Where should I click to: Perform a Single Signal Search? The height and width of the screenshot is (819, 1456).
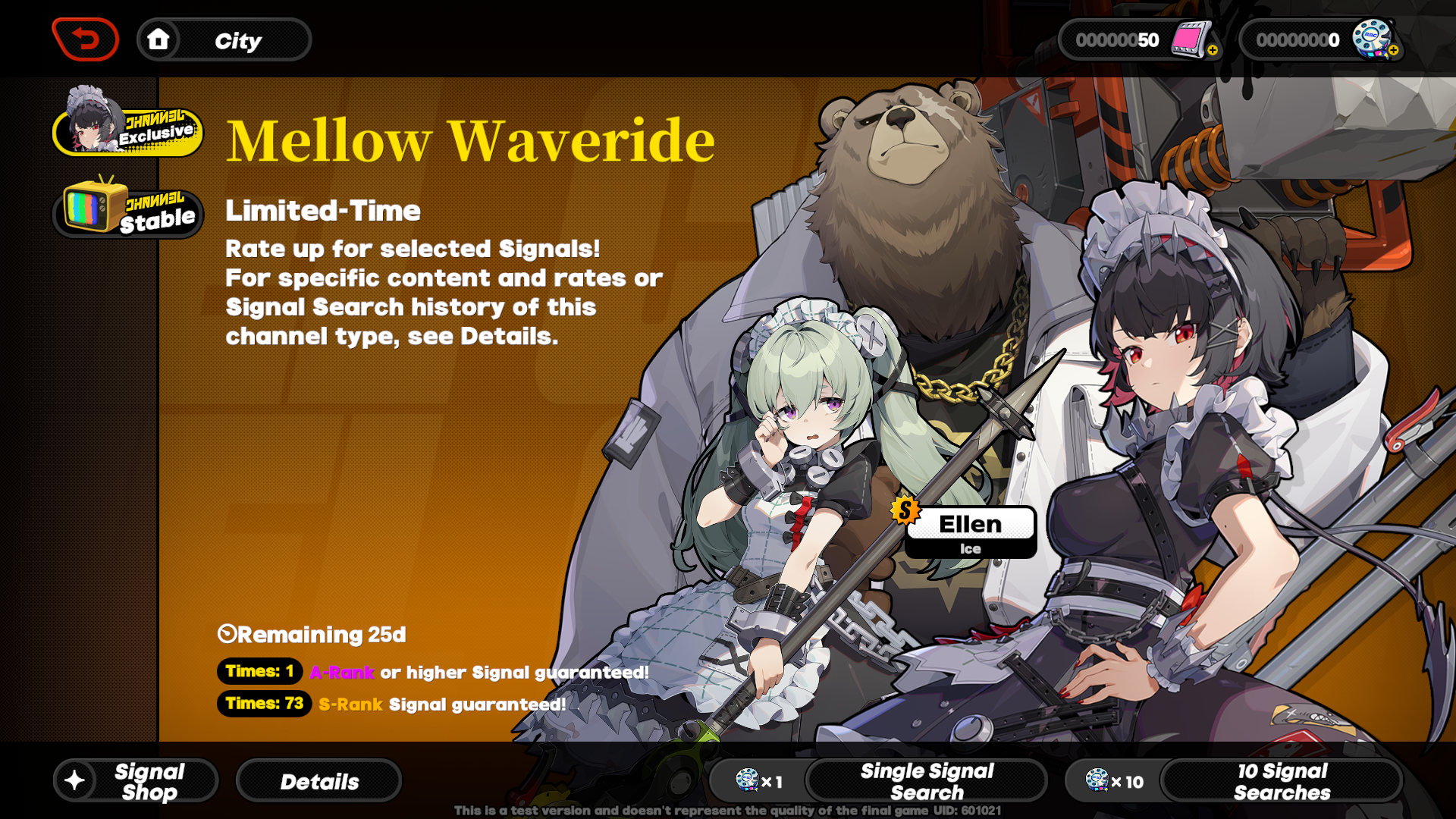tap(927, 780)
